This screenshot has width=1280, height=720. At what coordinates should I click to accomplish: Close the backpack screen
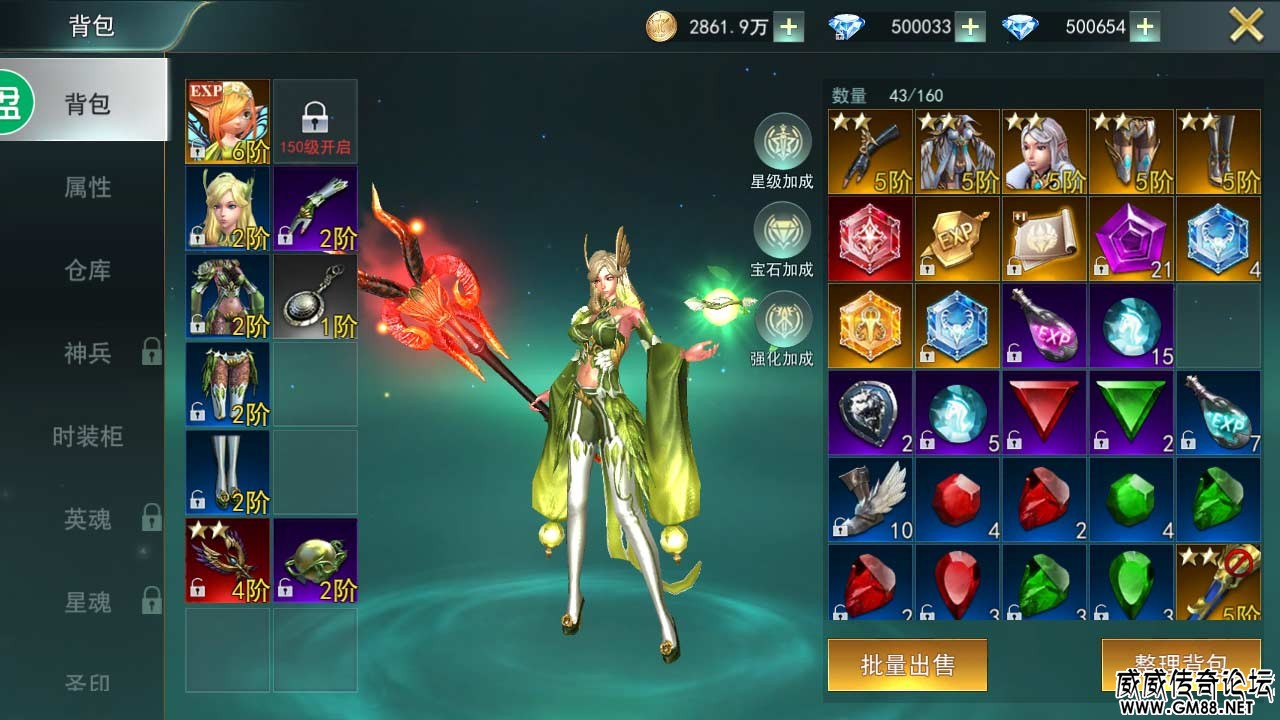click(x=1246, y=25)
